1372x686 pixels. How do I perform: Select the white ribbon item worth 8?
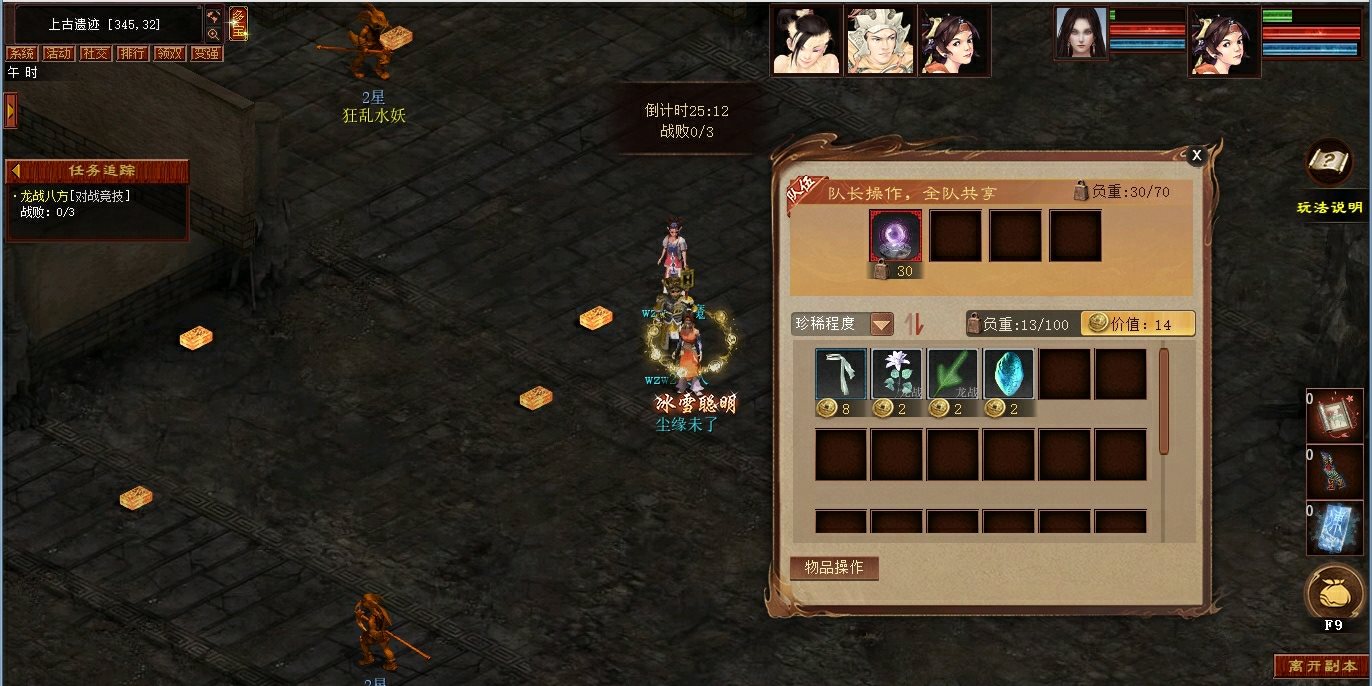(840, 374)
